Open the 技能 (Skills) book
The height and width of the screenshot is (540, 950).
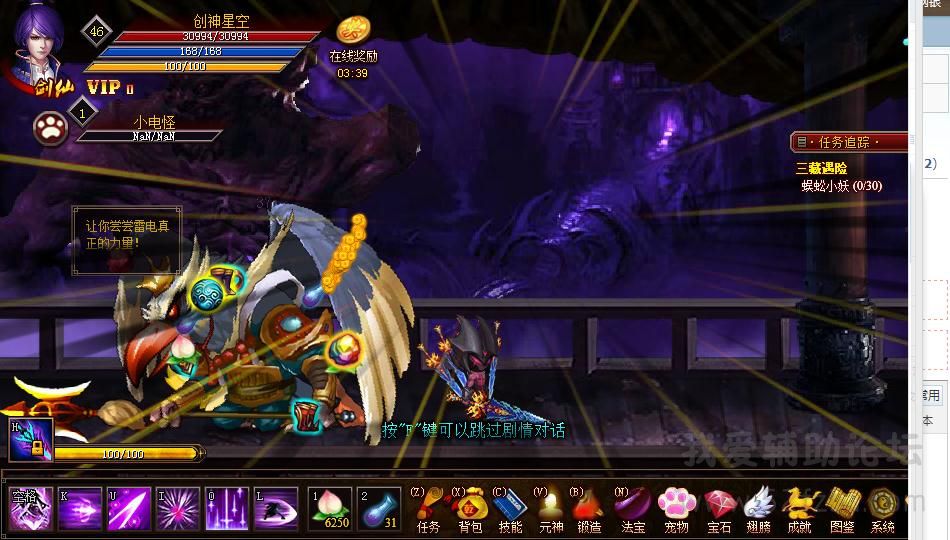510,506
